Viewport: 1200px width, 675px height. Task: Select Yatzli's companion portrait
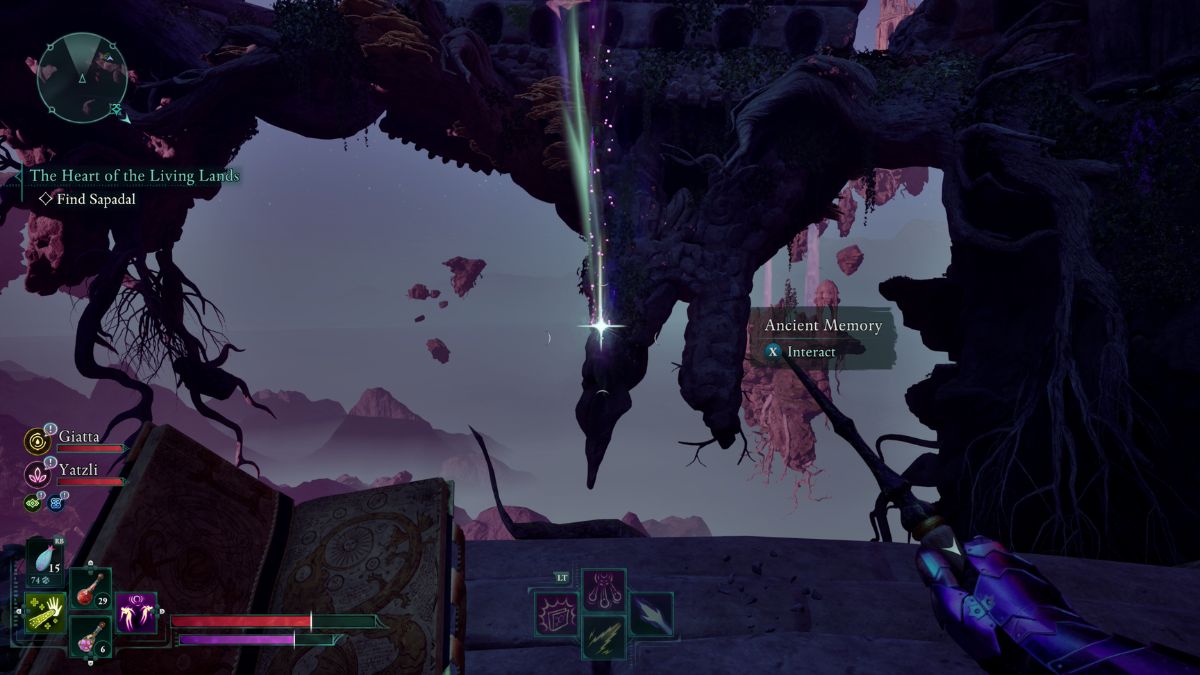point(39,472)
